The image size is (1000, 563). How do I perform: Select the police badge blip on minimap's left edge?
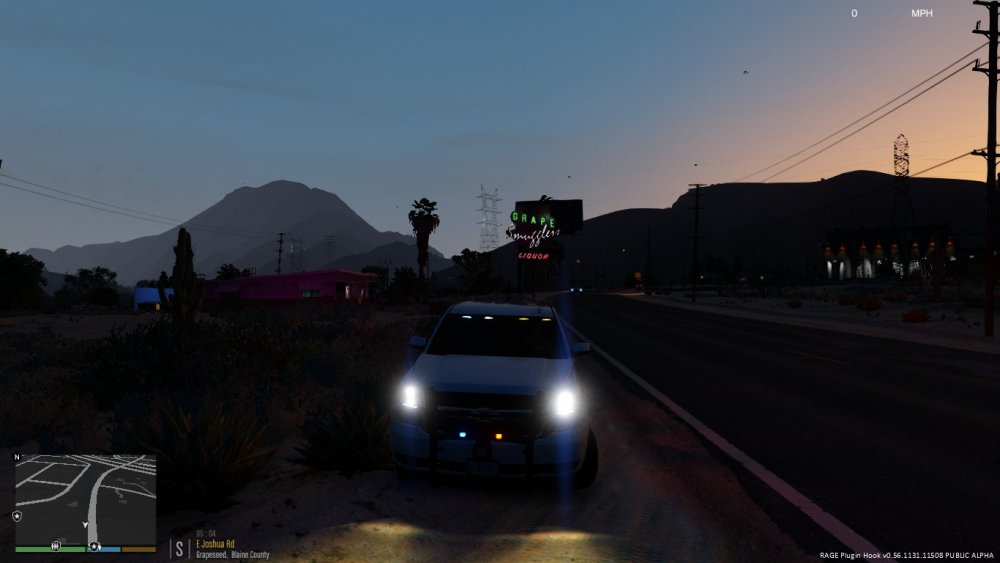tap(17, 516)
